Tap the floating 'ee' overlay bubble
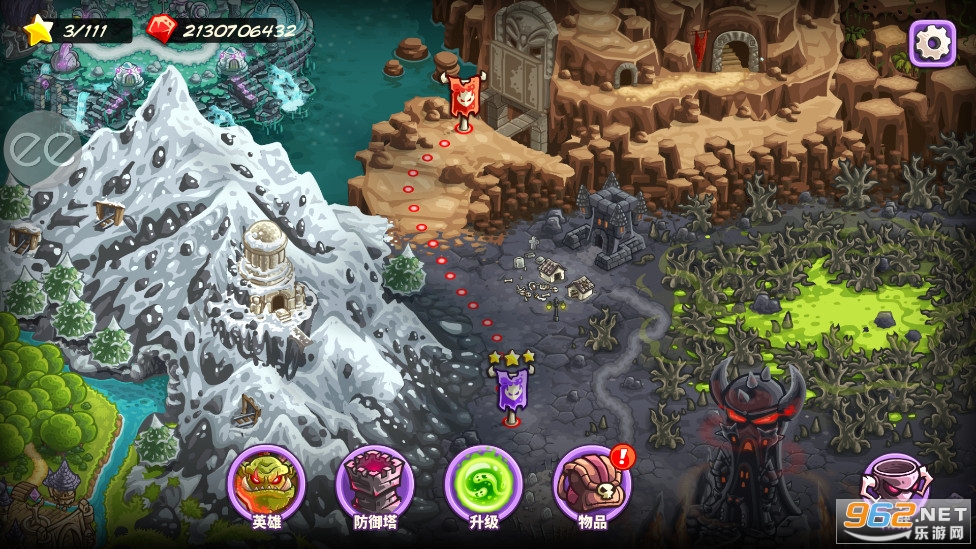 (41, 149)
